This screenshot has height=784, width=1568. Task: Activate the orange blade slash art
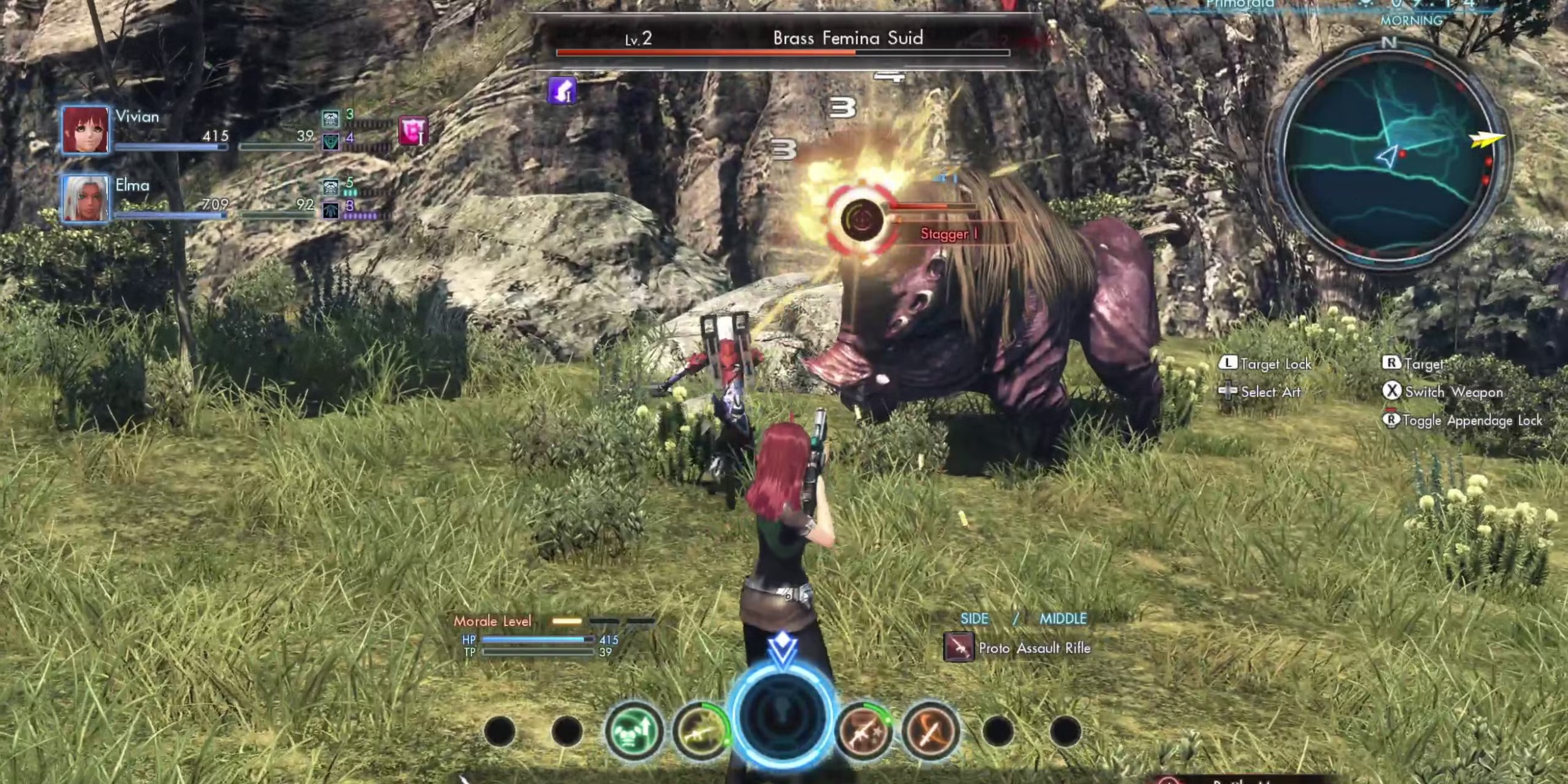930,731
